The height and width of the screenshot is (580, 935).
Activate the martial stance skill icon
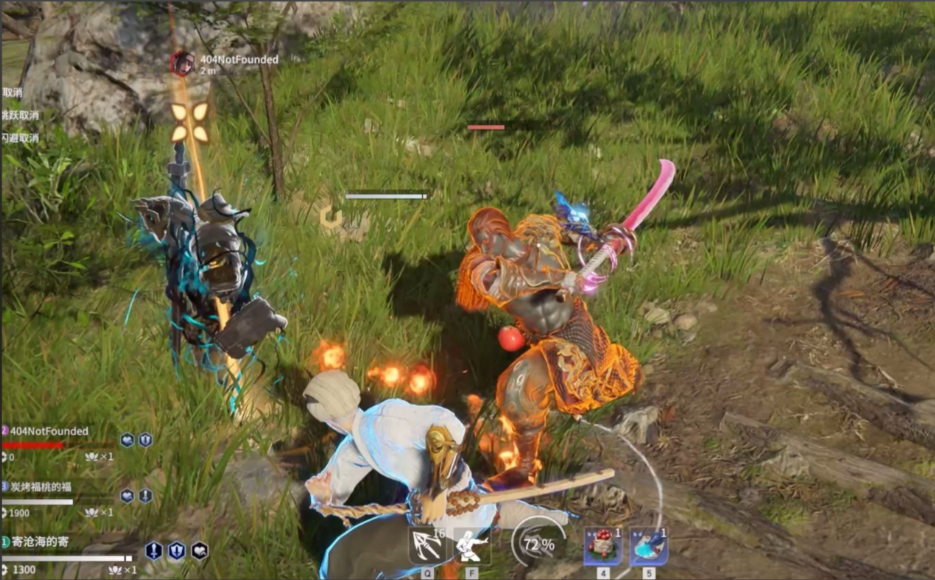[472, 545]
